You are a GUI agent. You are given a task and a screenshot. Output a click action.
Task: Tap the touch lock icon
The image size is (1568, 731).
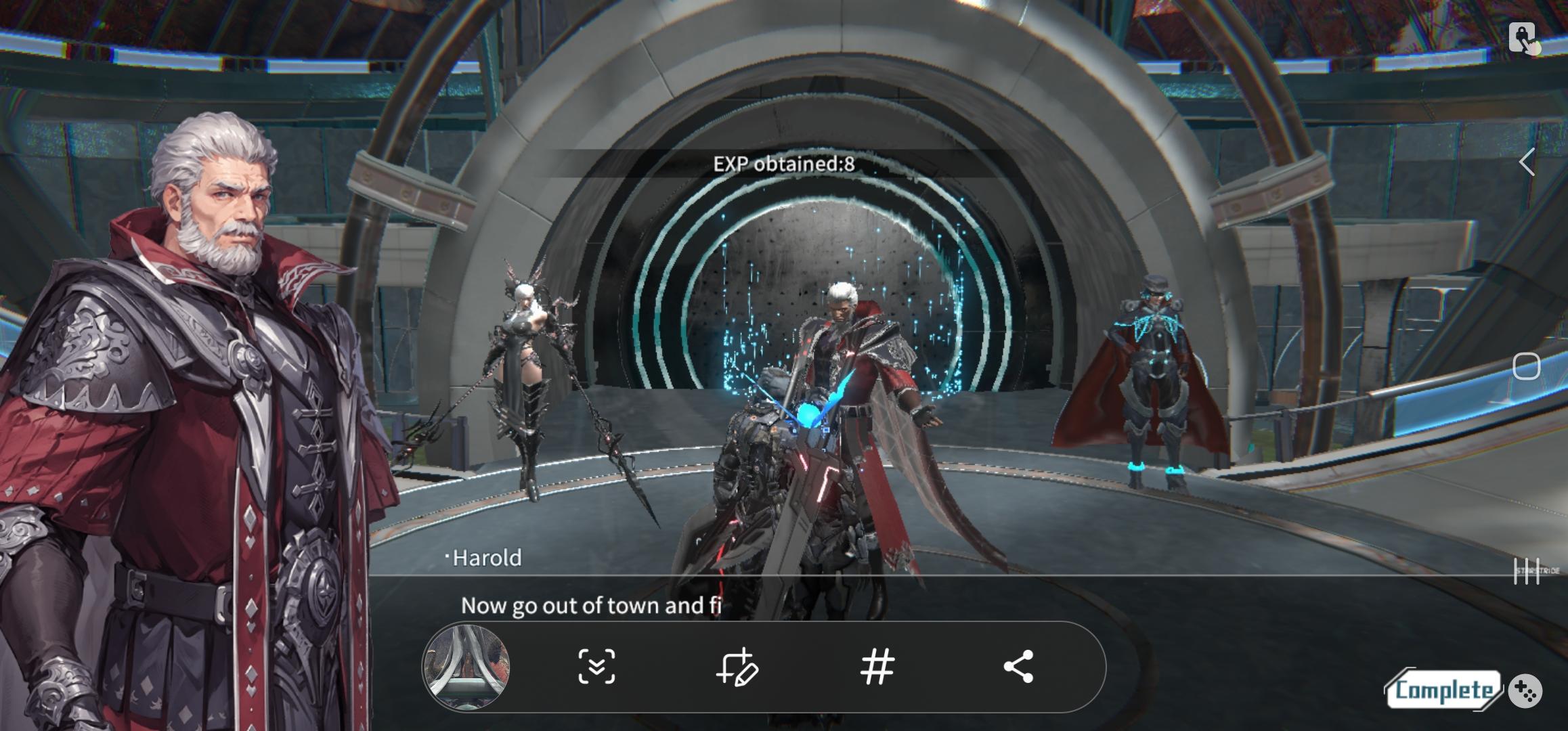[x=1523, y=37]
